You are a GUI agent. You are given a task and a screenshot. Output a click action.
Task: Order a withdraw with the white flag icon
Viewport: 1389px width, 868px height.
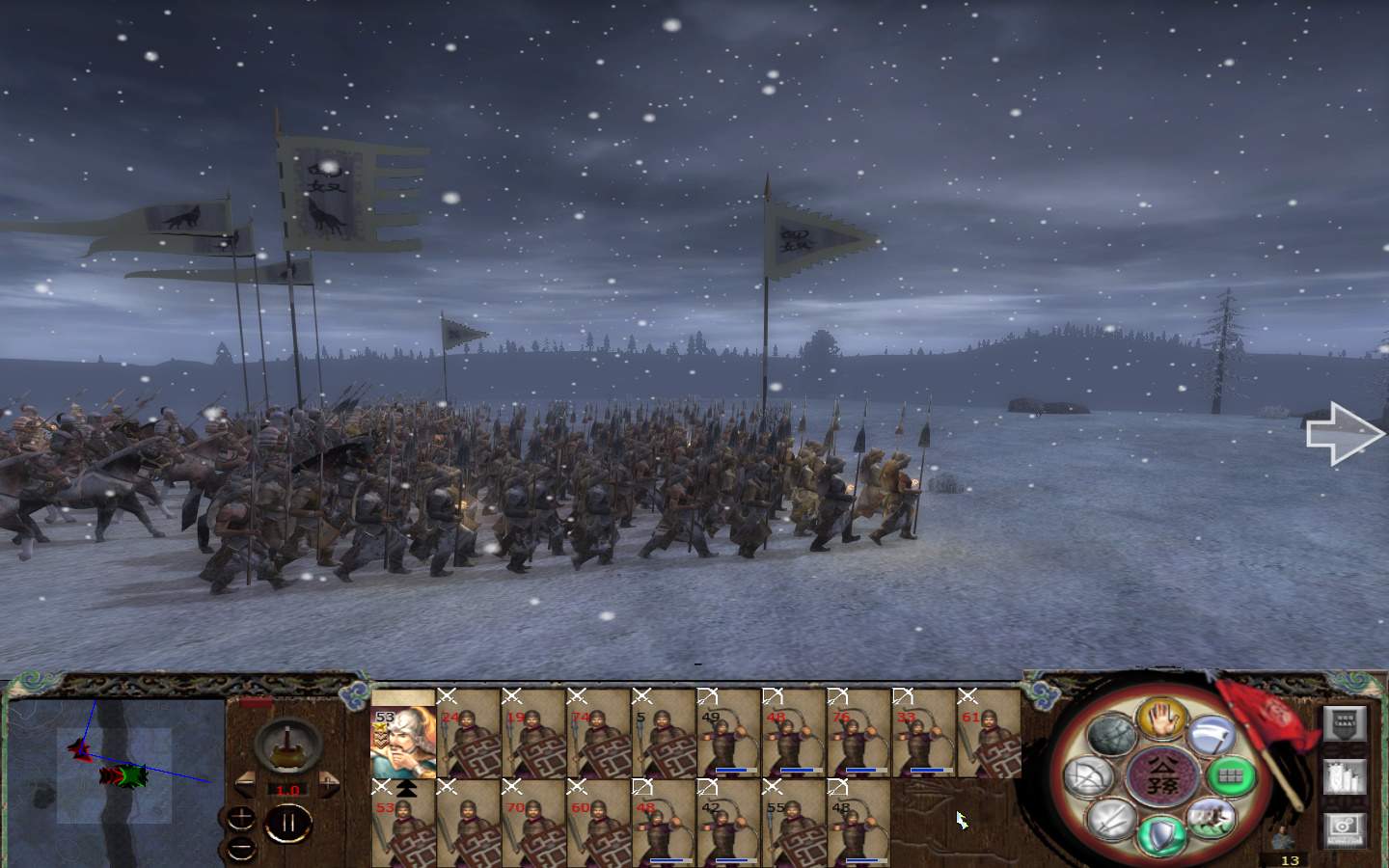pos(1212,737)
